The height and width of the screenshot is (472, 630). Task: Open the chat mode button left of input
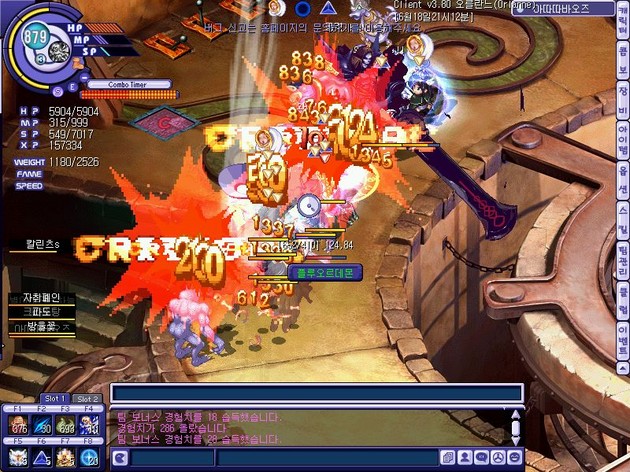pyautogui.click(x=120, y=458)
